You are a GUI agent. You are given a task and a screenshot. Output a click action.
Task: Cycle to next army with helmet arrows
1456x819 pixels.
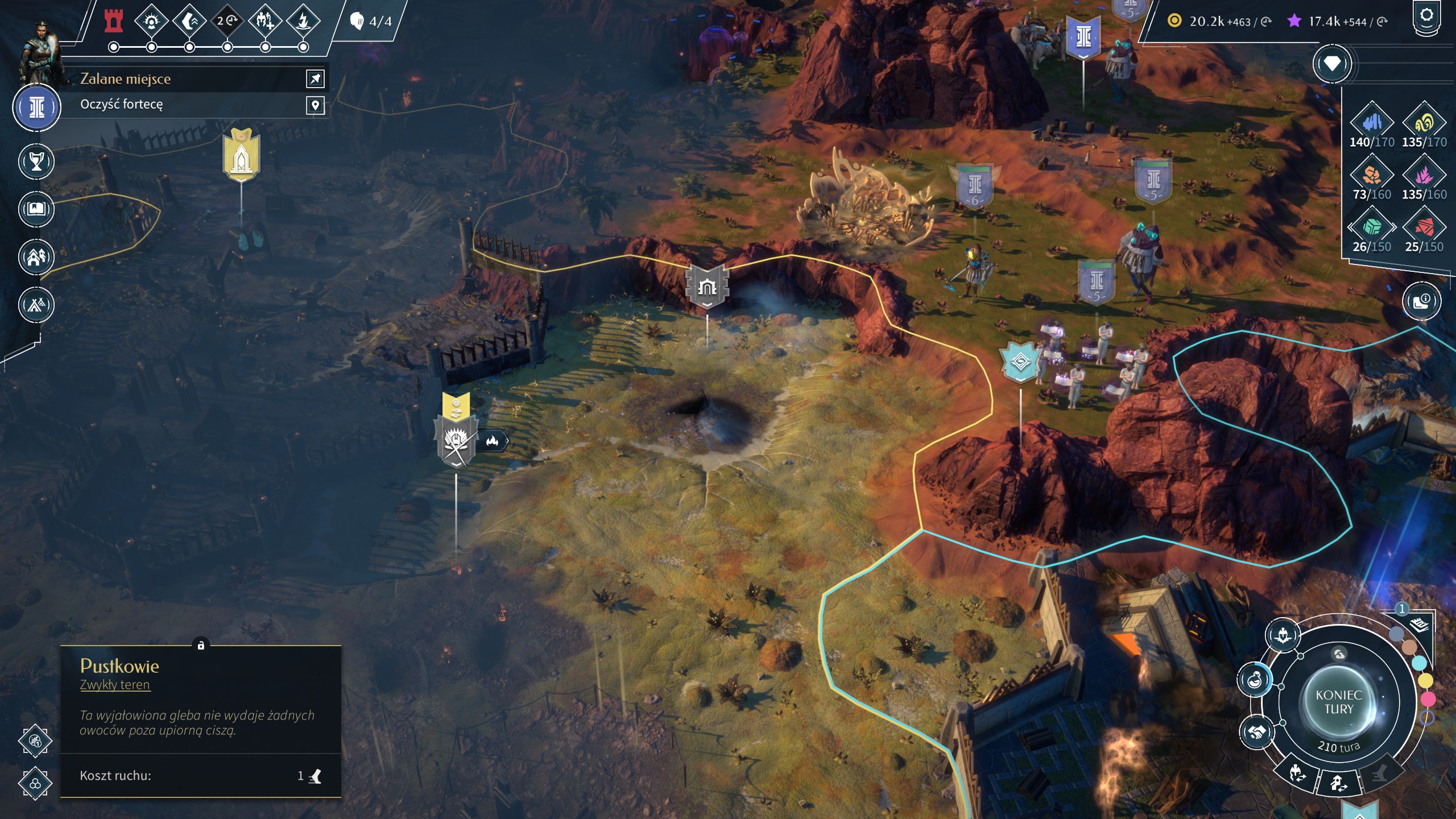pyautogui.click(x=1297, y=773)
